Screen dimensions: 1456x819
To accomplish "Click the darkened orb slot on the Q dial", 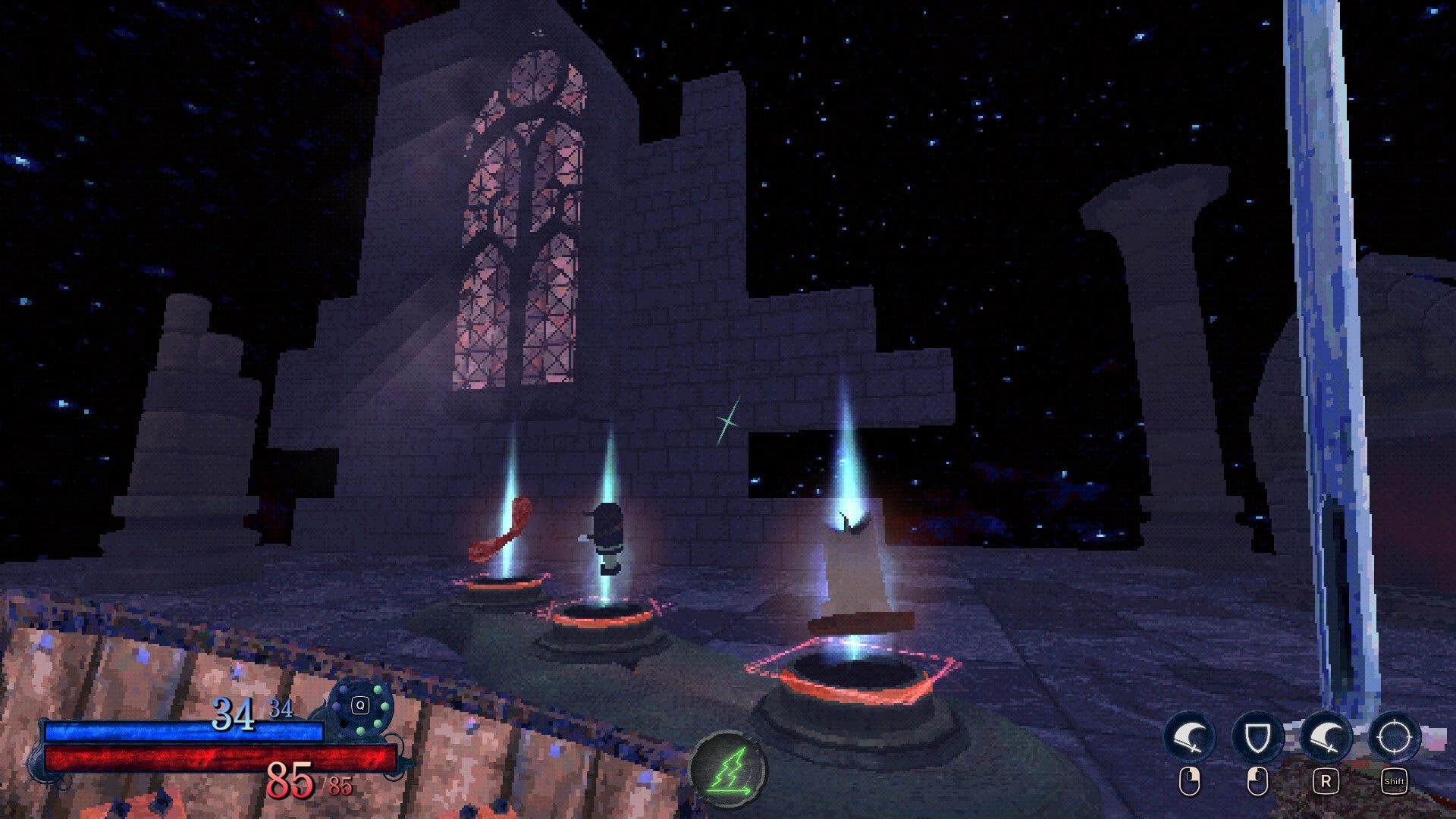I will pos(344,723).
